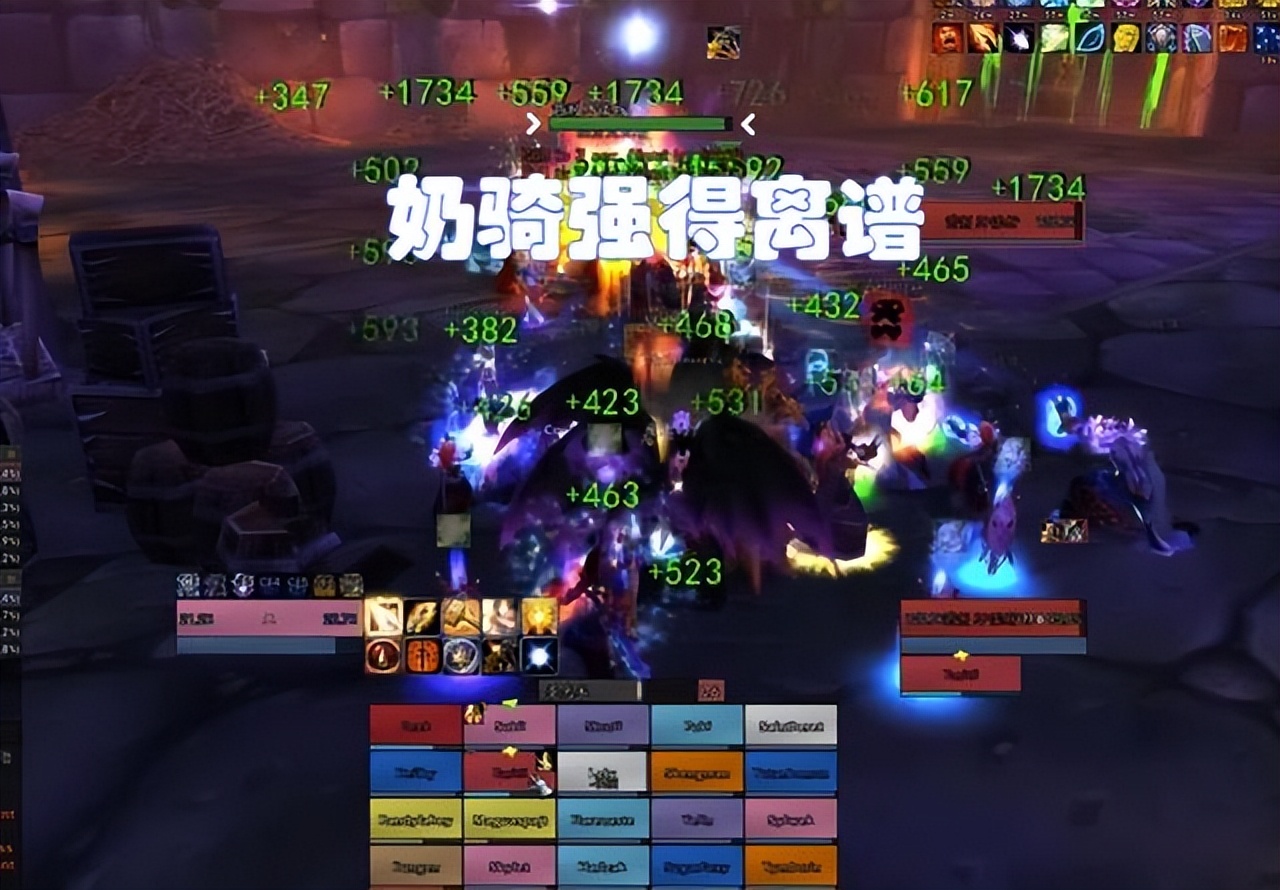The height and width of the screenshot is (890, 1280).
Task: Click the orange whirlwind buff icon at the far right
Action: (1231, 37)
